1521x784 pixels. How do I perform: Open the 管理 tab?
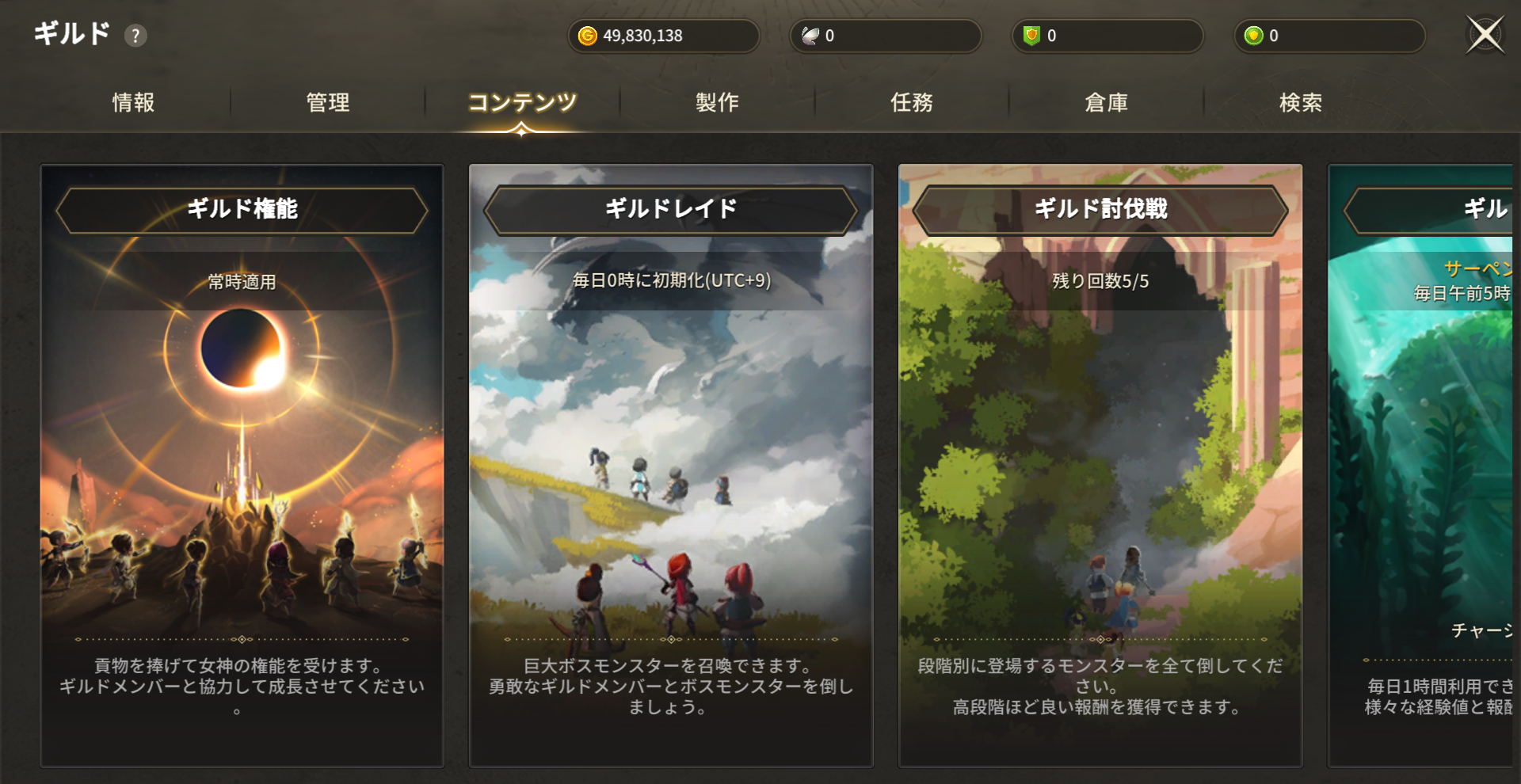click(x=328, y=102)
